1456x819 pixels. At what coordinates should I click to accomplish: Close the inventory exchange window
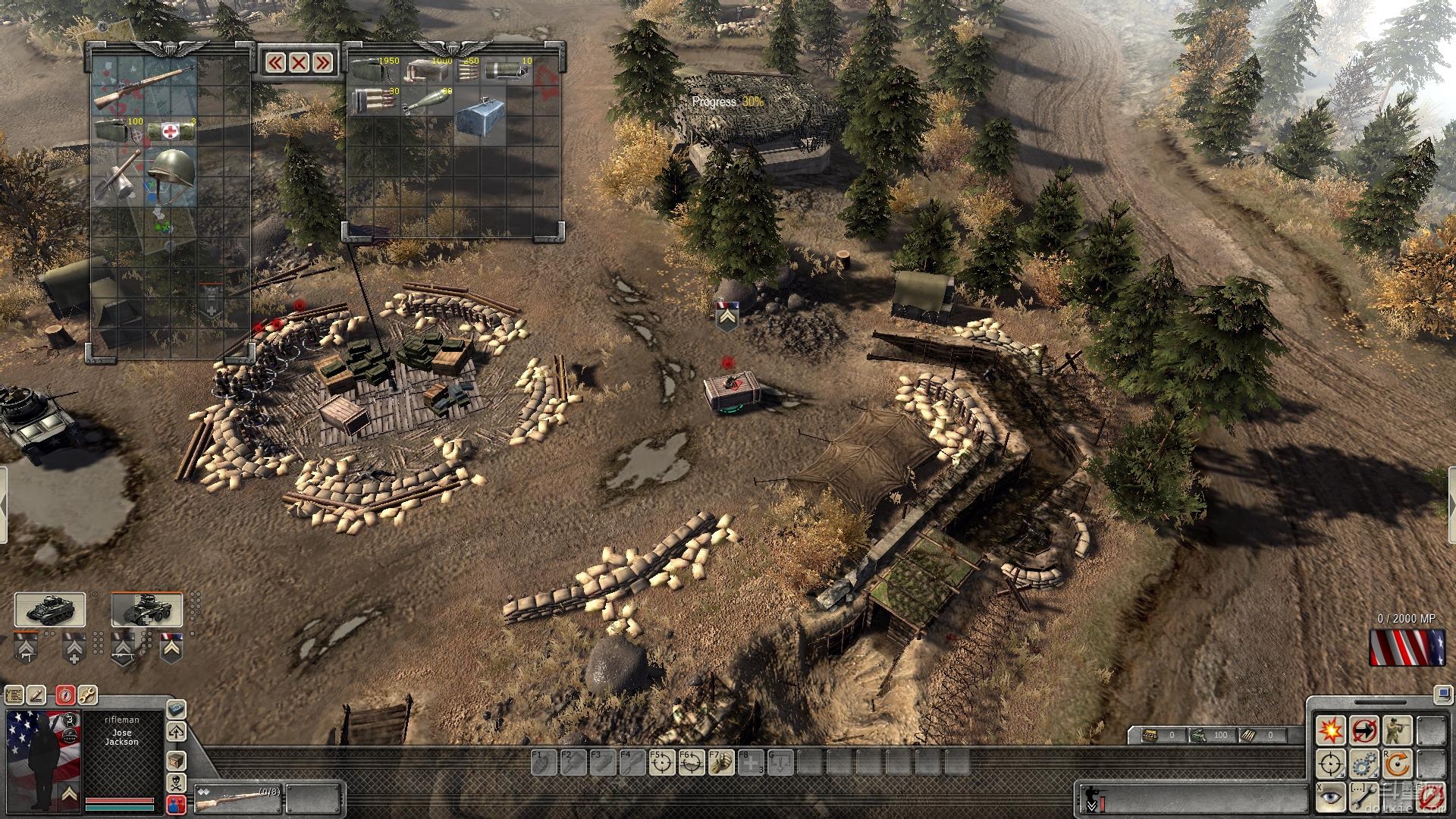[x=299, y=62]
